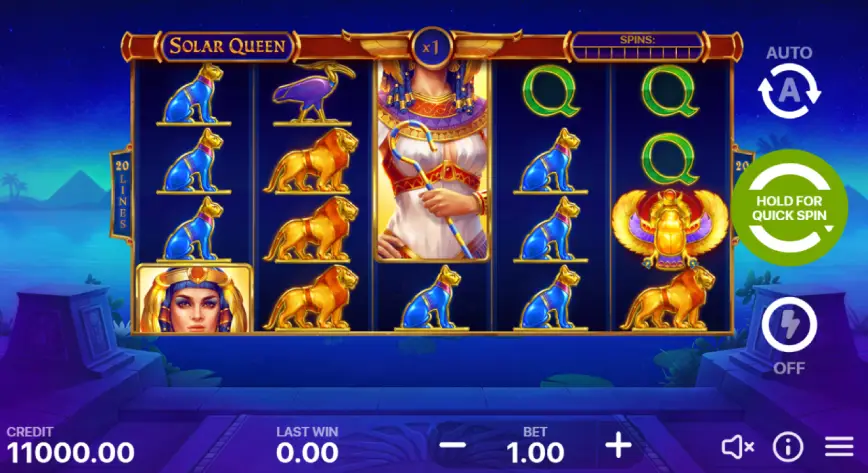This screenshot has height=473, width=868.
Task: Open the game info page
Action: click(x=788, y=446)
